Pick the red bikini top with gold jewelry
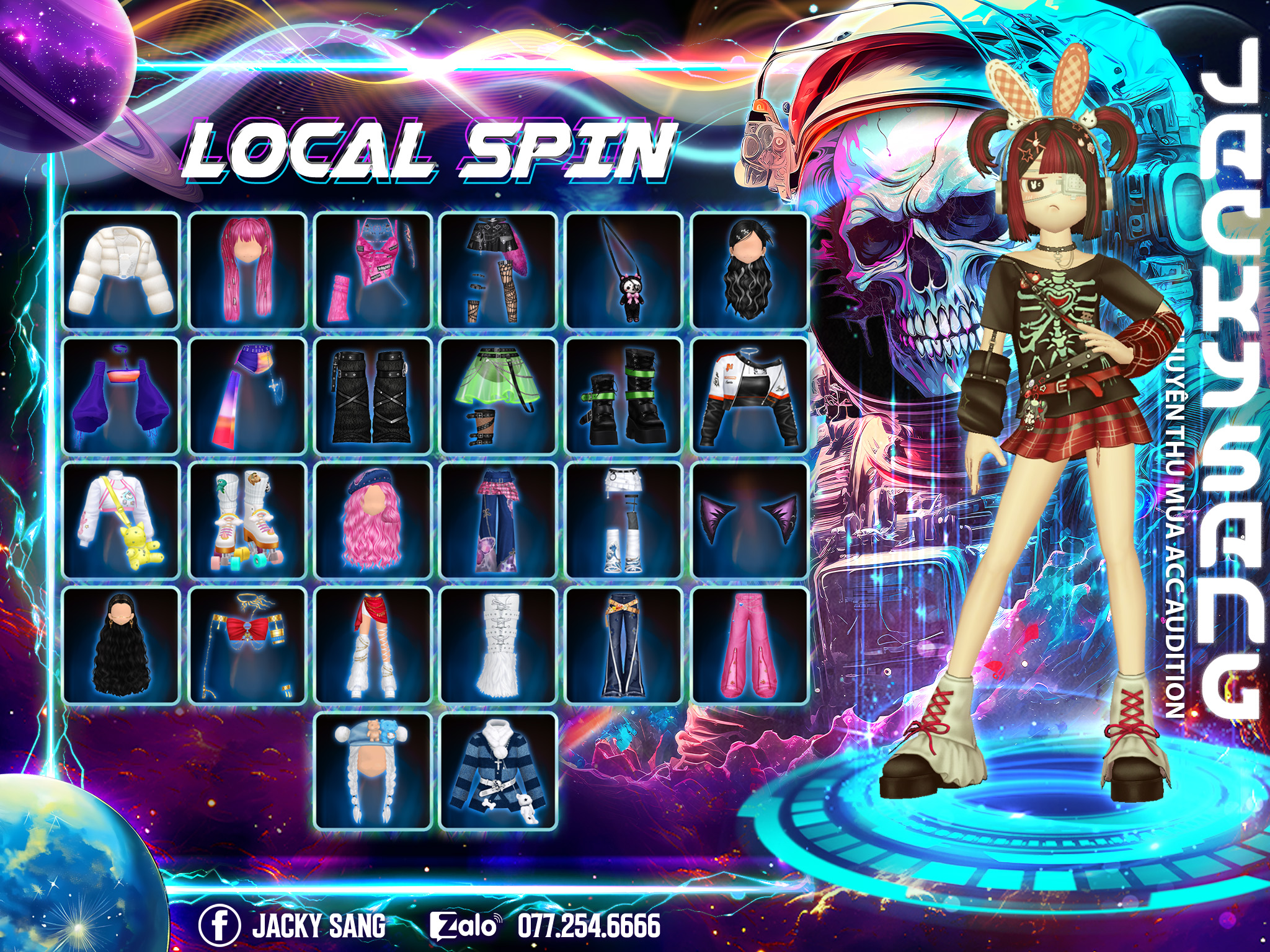Viewport: 1270px width, 952px height. click(247, 646)
